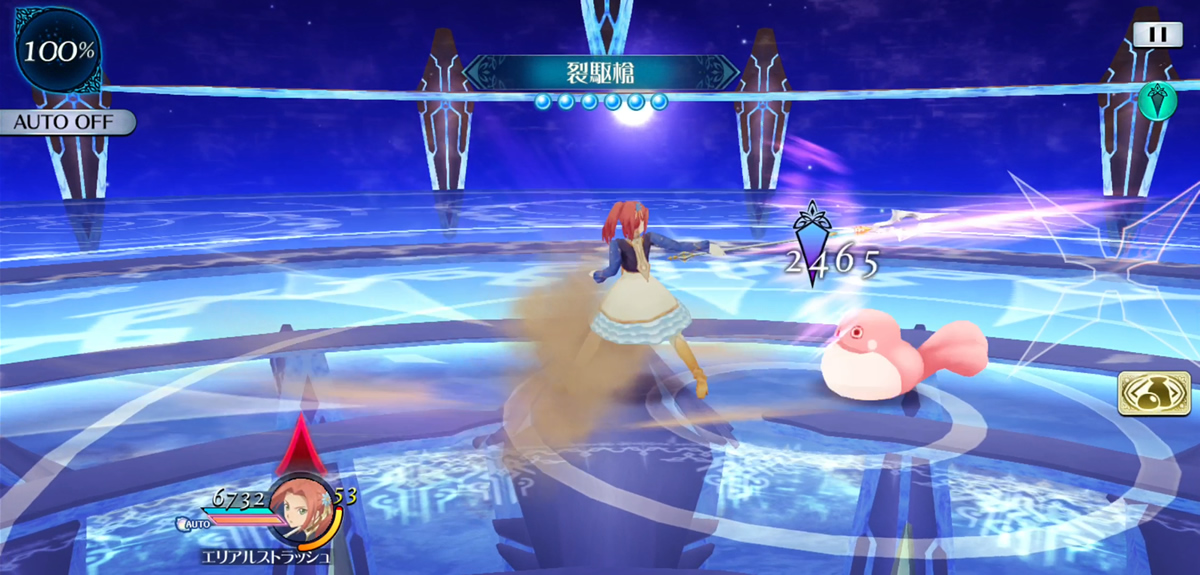The image size is (1200, 575).
Task: Open the gold item pouch button
Action: pyautogui.click(x=1146, y=393)
